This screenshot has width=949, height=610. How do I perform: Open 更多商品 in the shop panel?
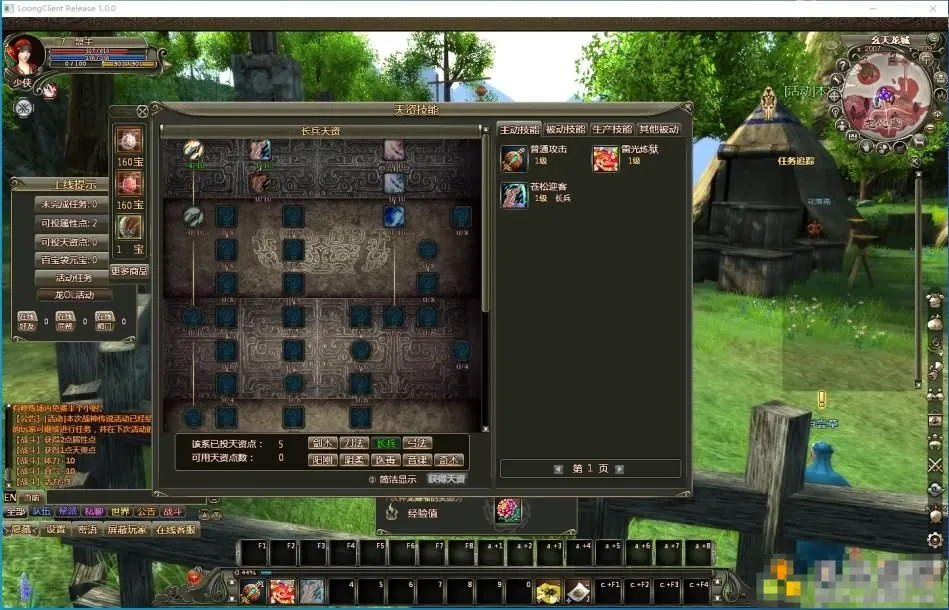click(129, 270)
